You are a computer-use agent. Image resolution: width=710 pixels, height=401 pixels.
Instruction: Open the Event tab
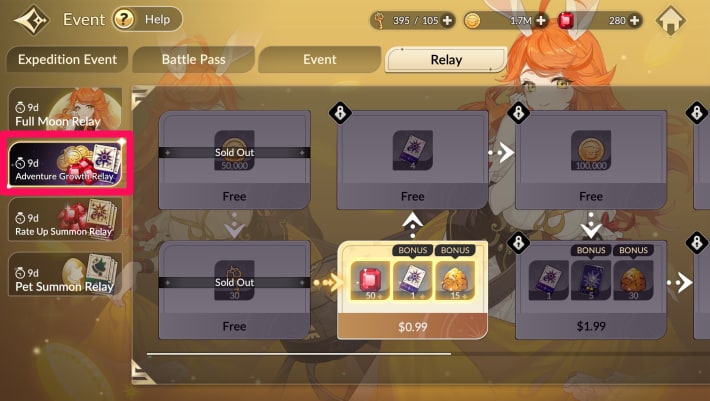319,59
